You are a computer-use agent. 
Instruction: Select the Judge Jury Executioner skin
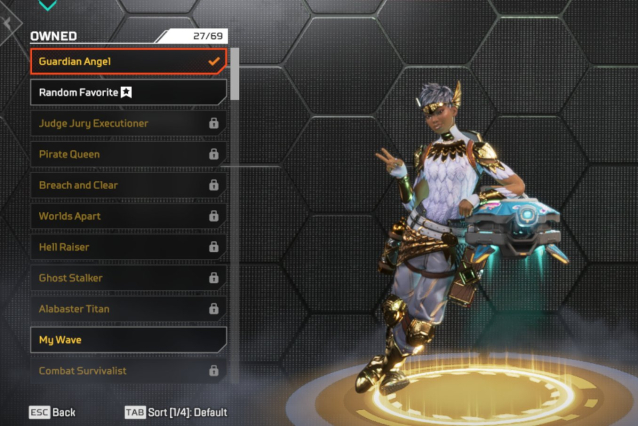tap(128, 123)
